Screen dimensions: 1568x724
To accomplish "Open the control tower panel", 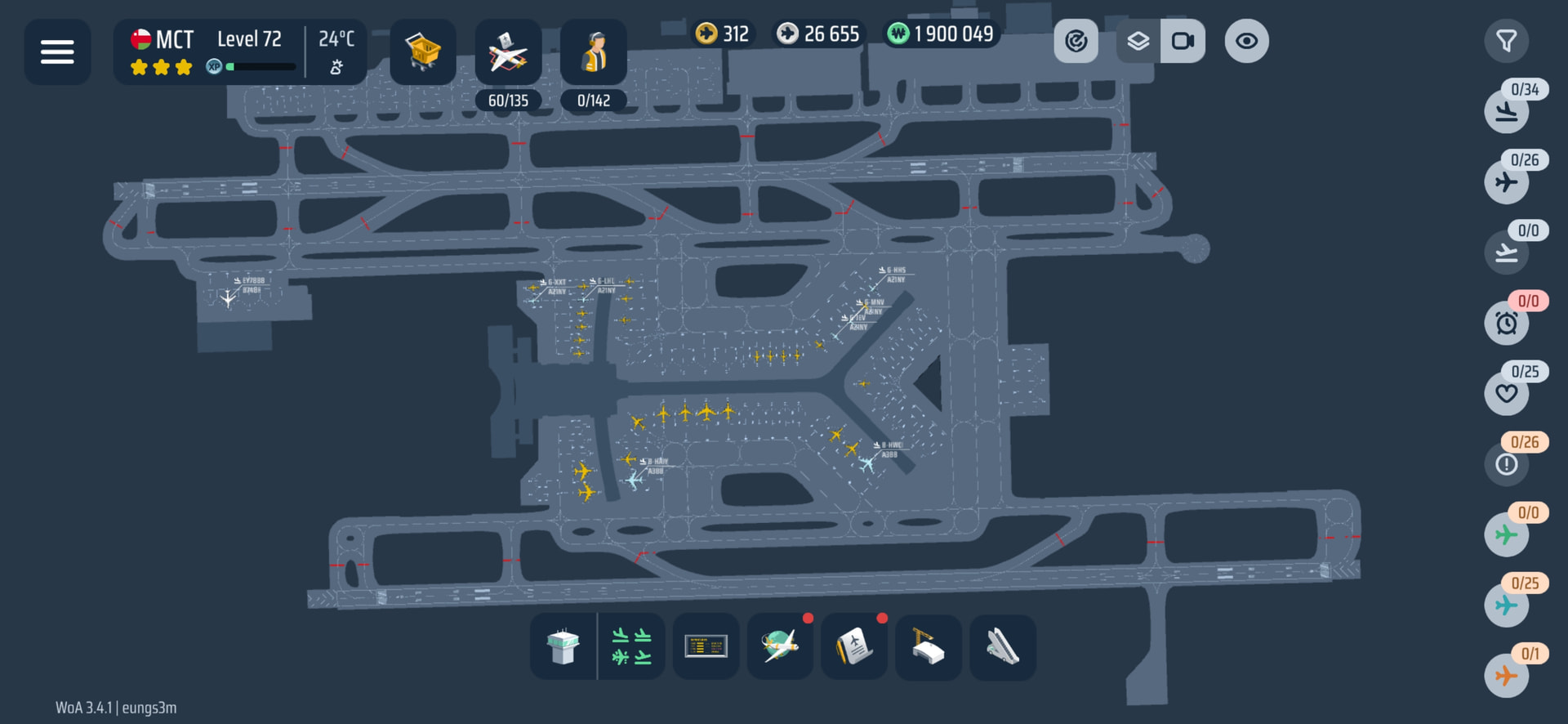I will [x=563, y=646].
